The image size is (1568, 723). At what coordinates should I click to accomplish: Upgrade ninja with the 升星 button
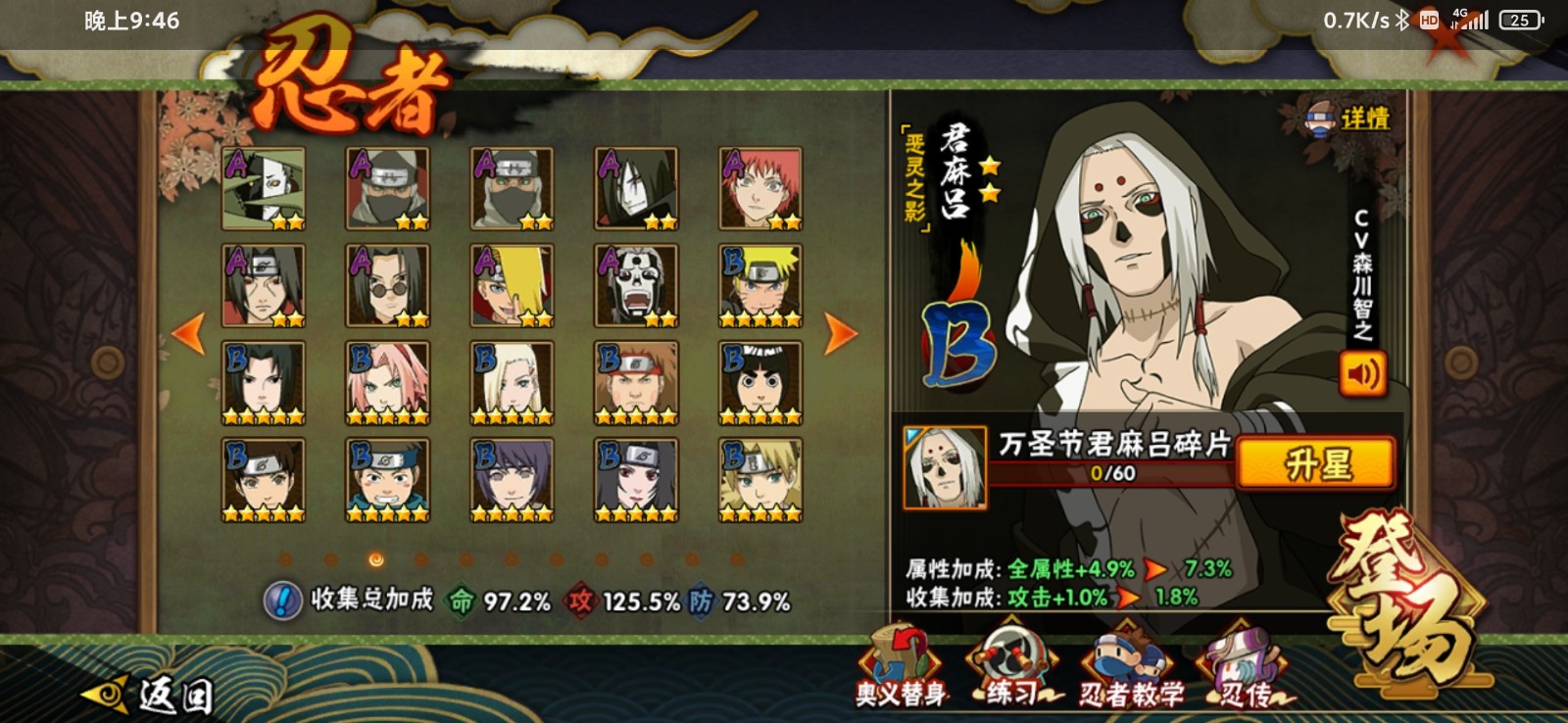1315,463
